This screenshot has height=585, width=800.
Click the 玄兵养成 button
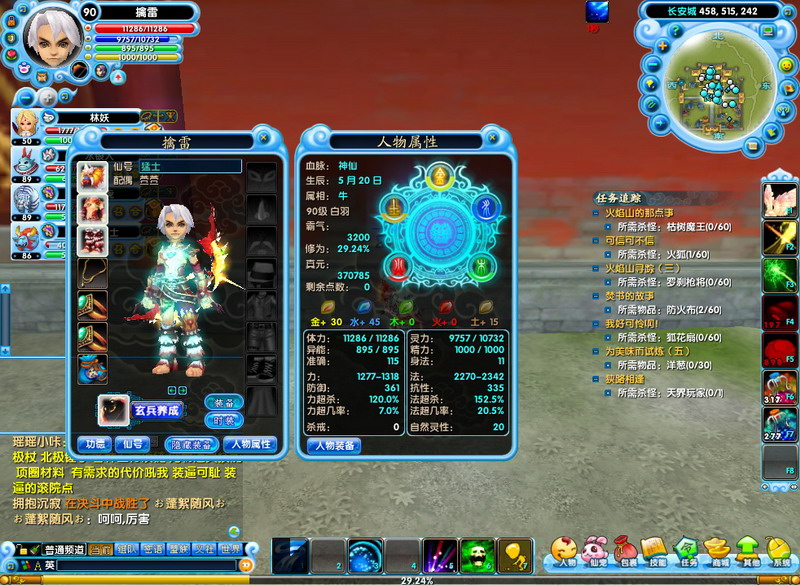click(x=157, y=410)
